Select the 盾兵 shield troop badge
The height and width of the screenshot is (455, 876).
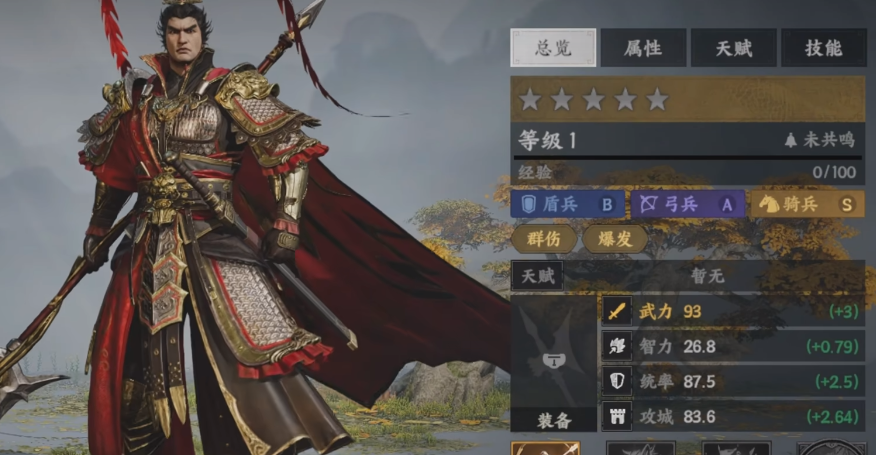click(568, 204)
